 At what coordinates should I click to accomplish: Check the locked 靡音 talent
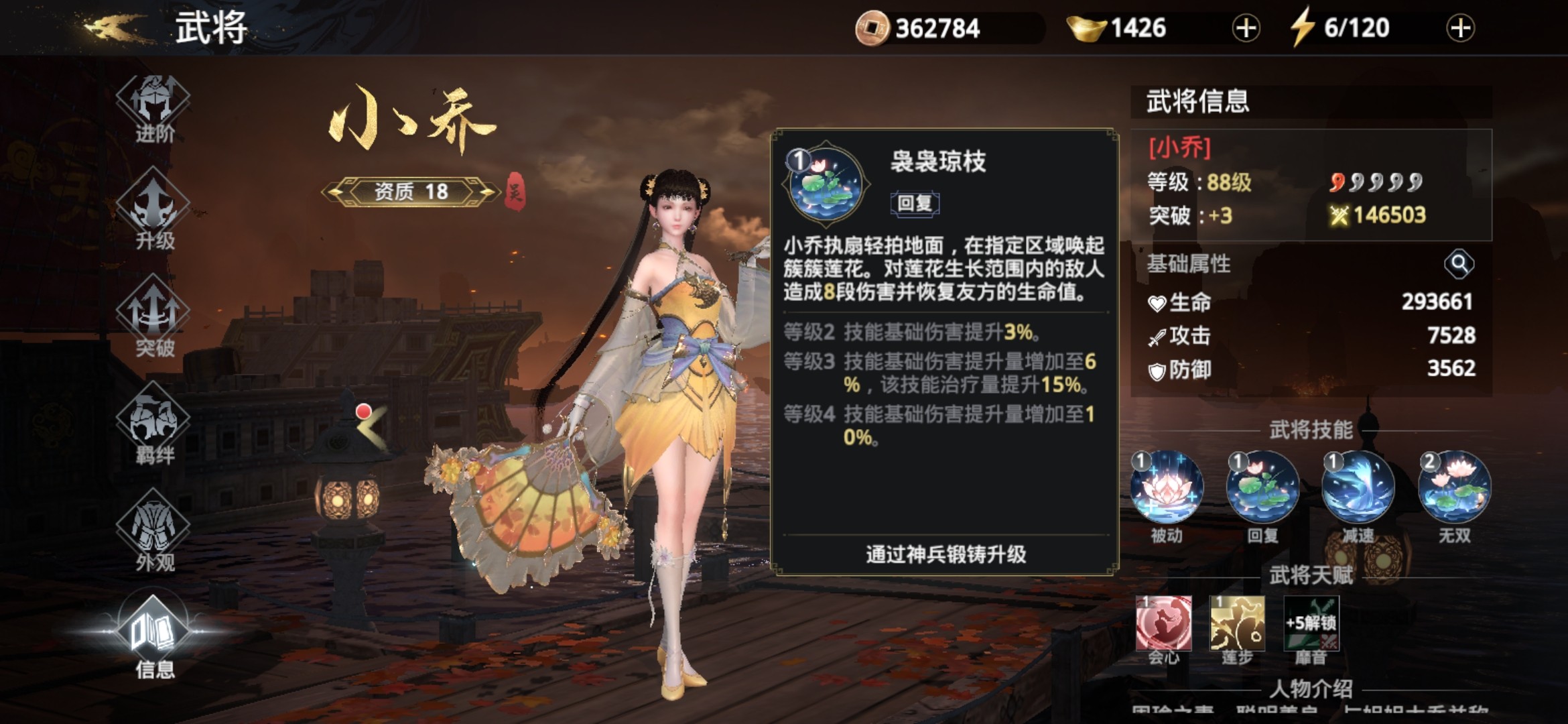[x=1311, y=623]
